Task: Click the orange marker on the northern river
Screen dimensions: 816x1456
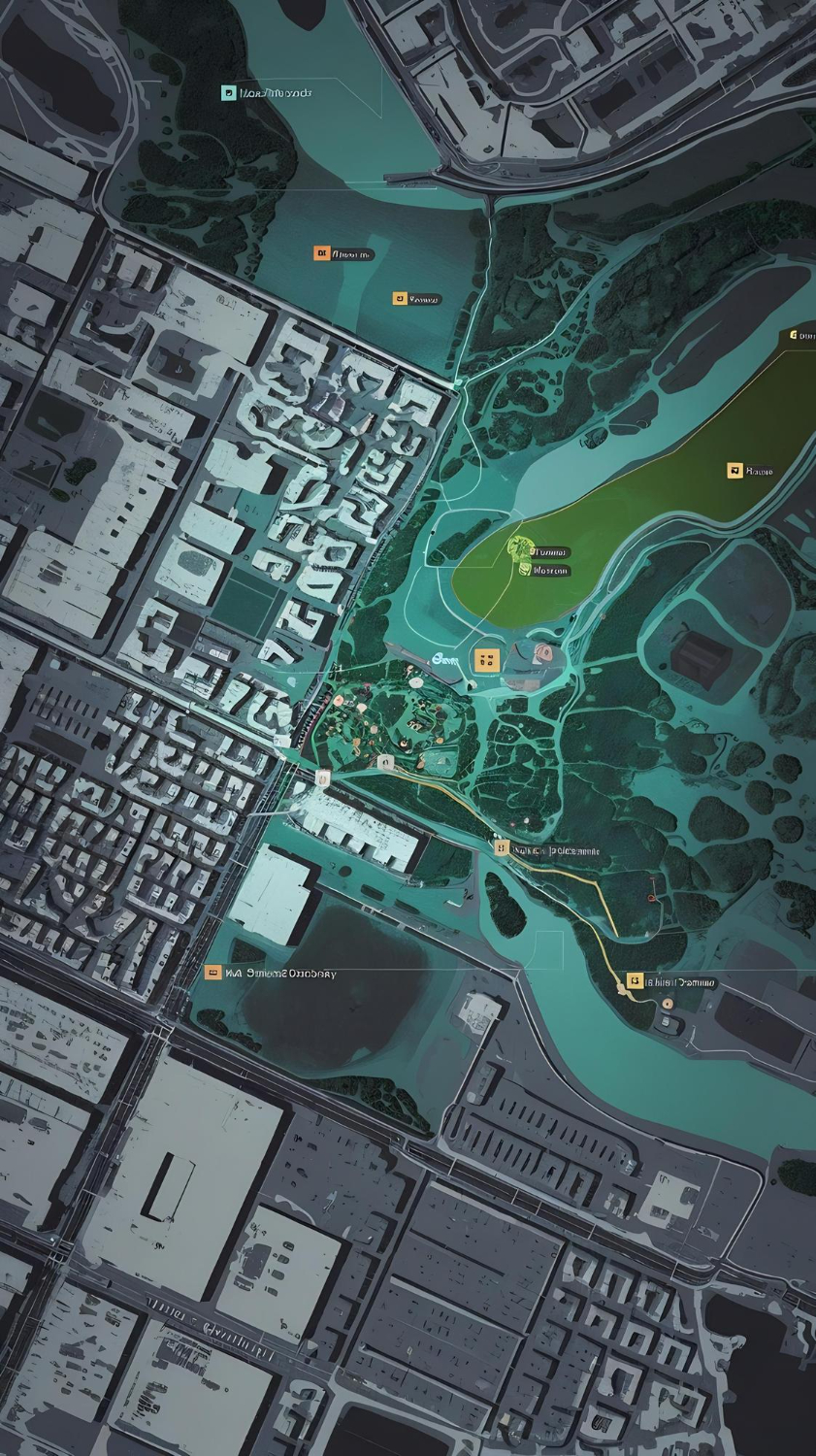Action: click(321, 253)
